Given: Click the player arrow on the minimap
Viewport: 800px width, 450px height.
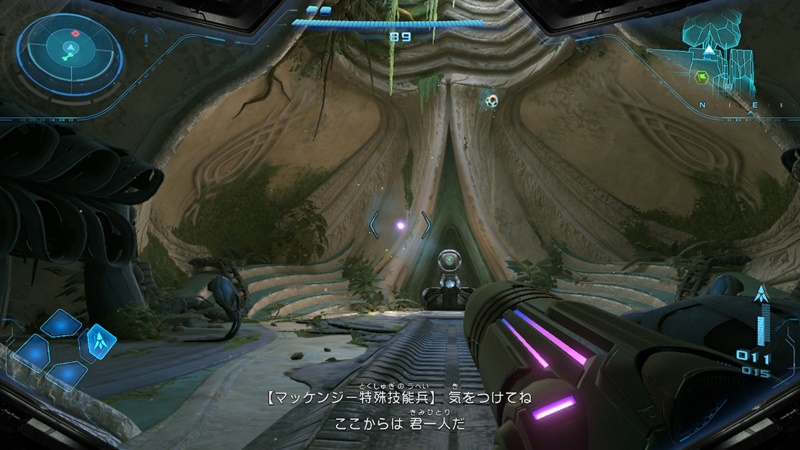Looking at the screenshot, I should [709, 49].
